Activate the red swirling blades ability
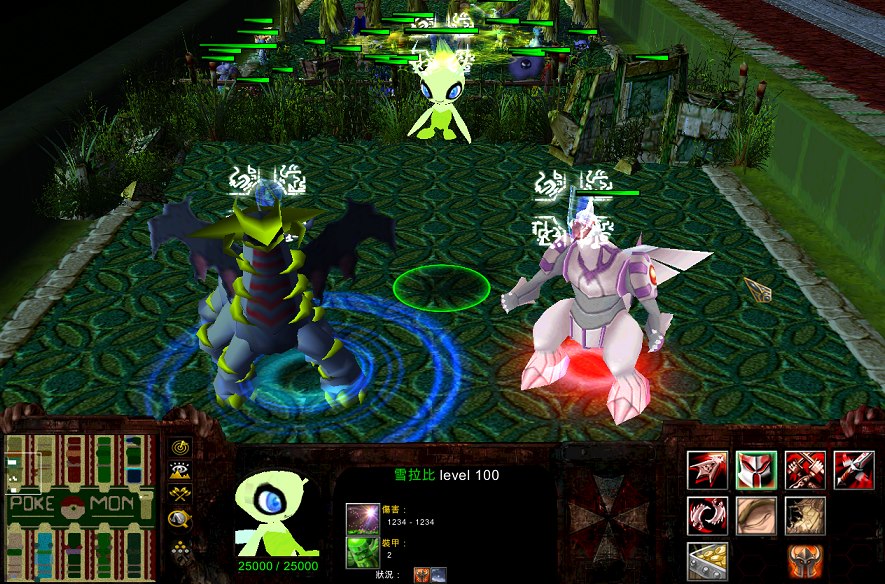885x584 pixels. click(707, 516)
